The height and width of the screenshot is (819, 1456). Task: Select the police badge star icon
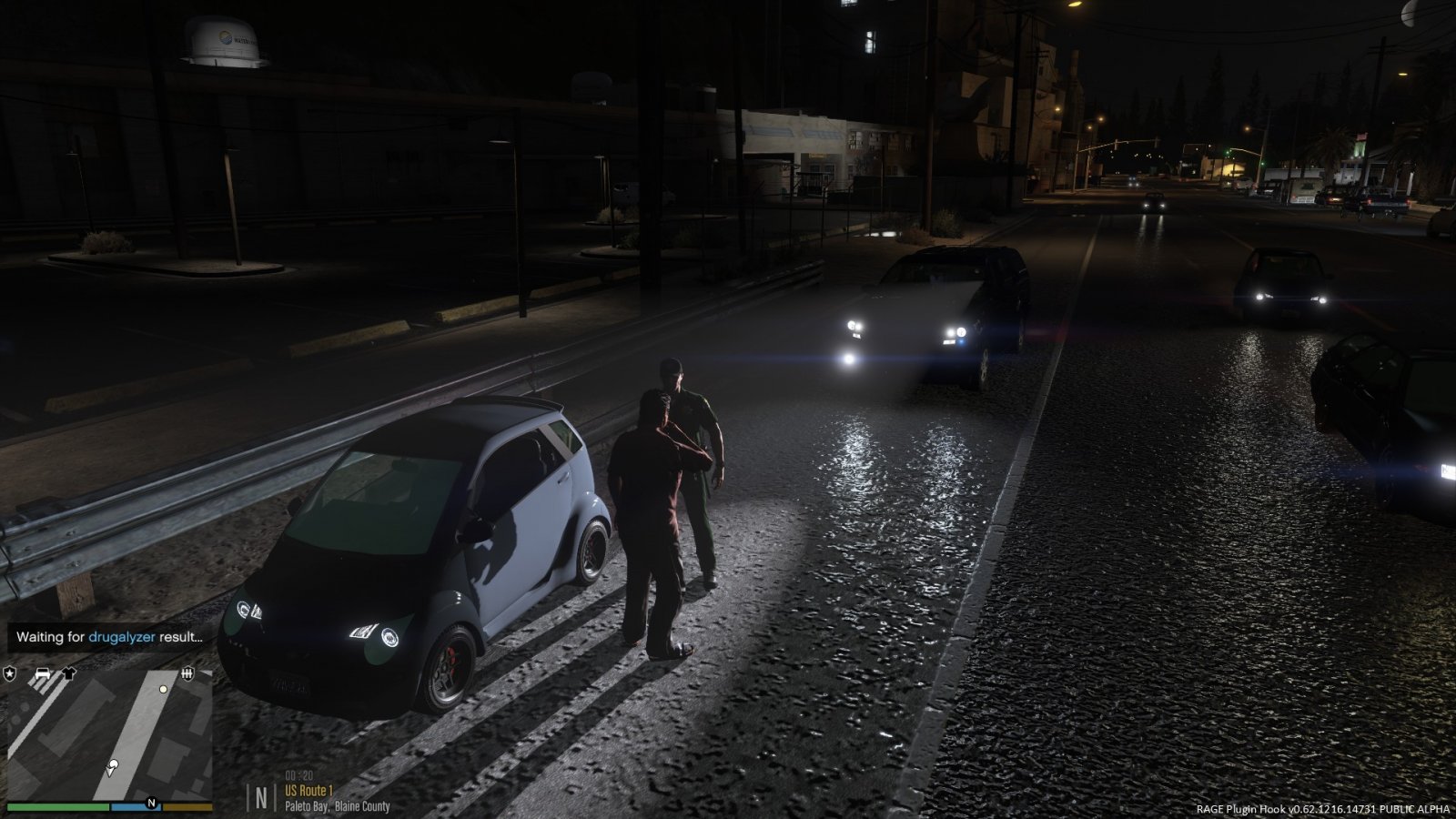pos(10,673)
